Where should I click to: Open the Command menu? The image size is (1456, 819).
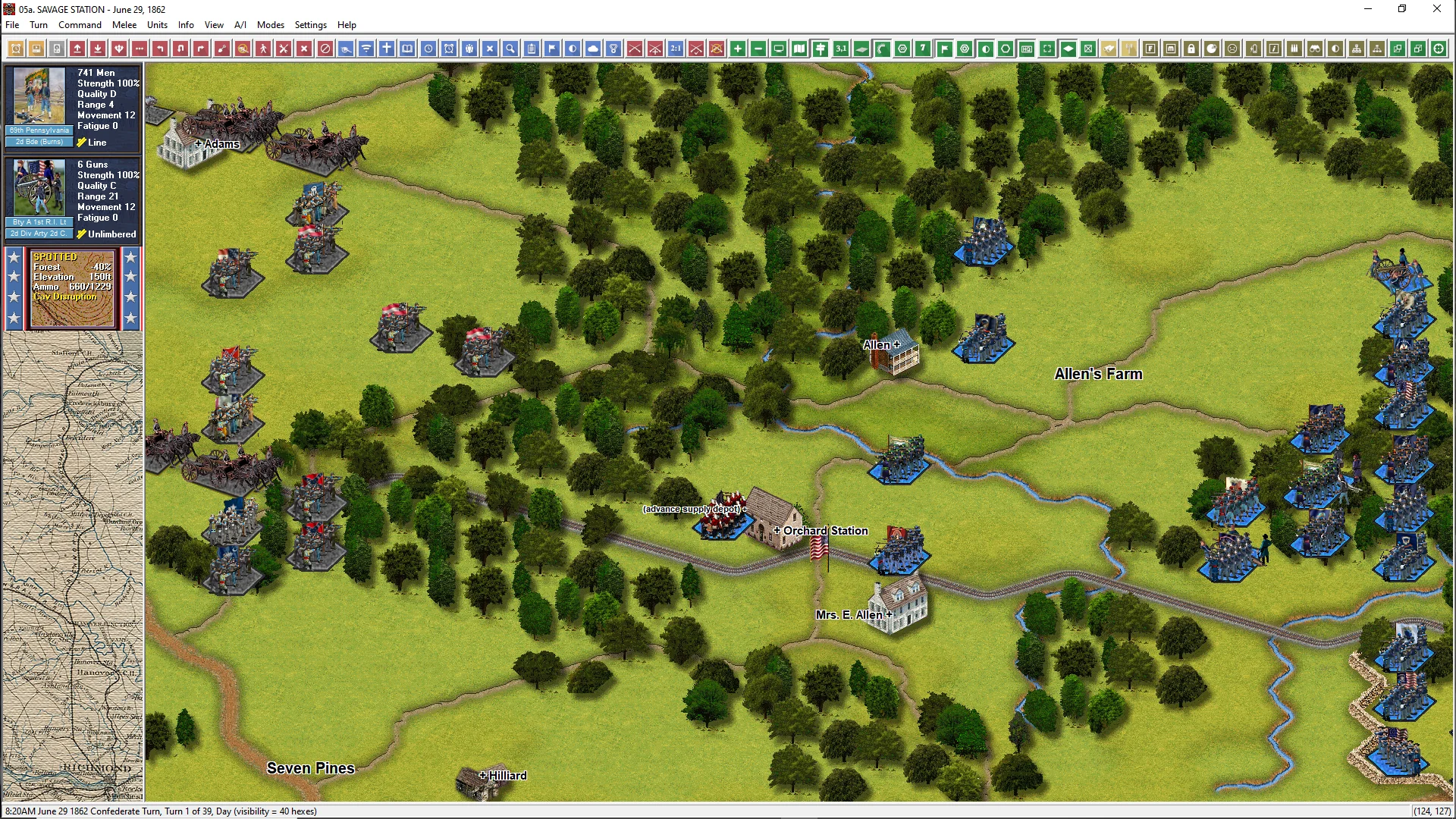[80, 25]
